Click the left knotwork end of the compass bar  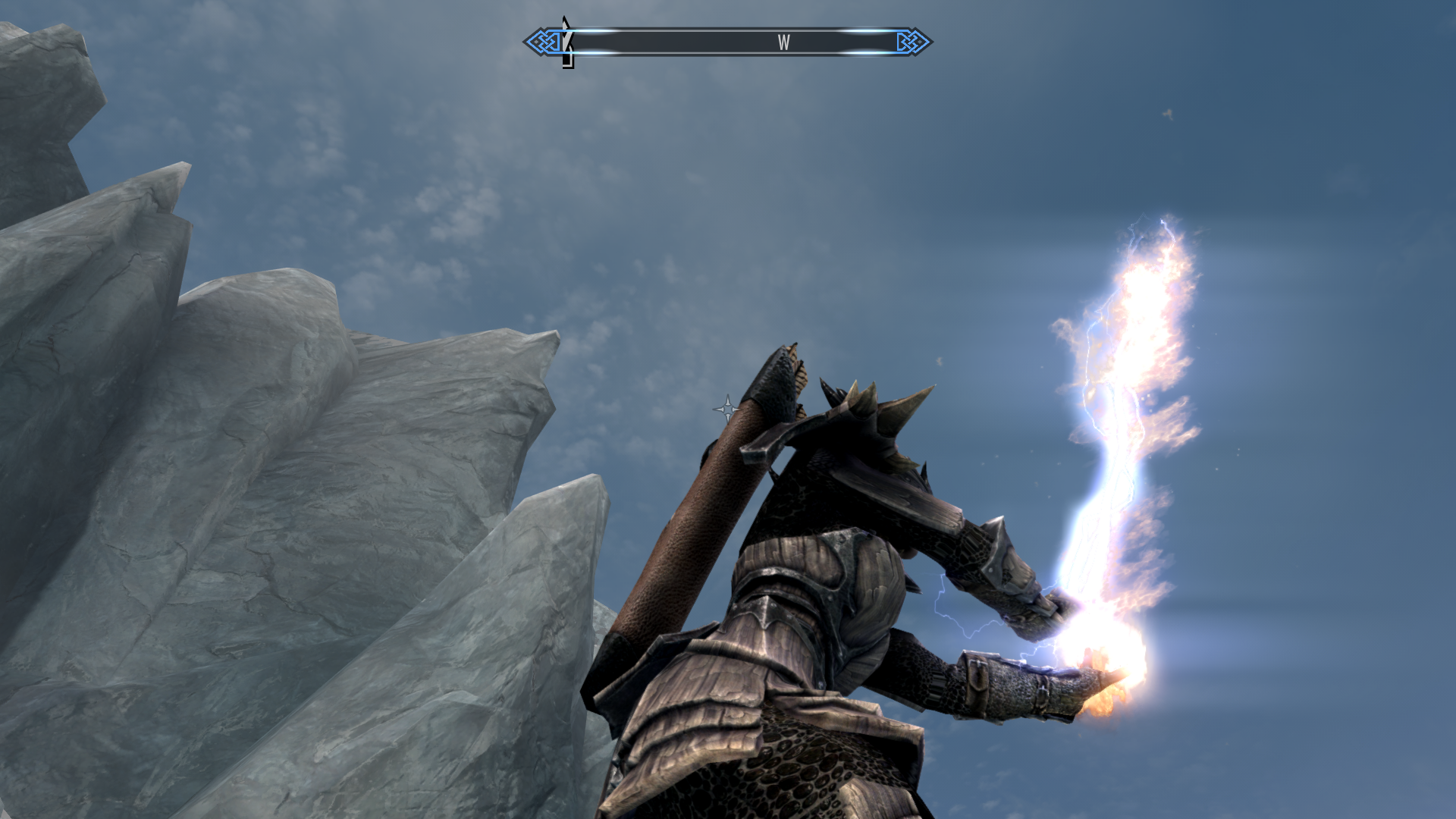pyautogui.click(x=541, y=42)
